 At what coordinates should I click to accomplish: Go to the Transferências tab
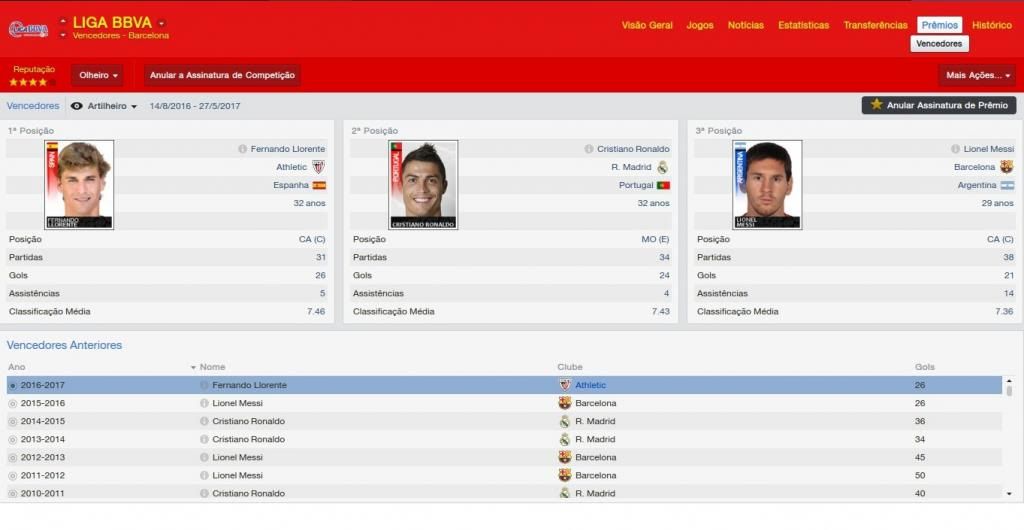[x=875, y=25]
